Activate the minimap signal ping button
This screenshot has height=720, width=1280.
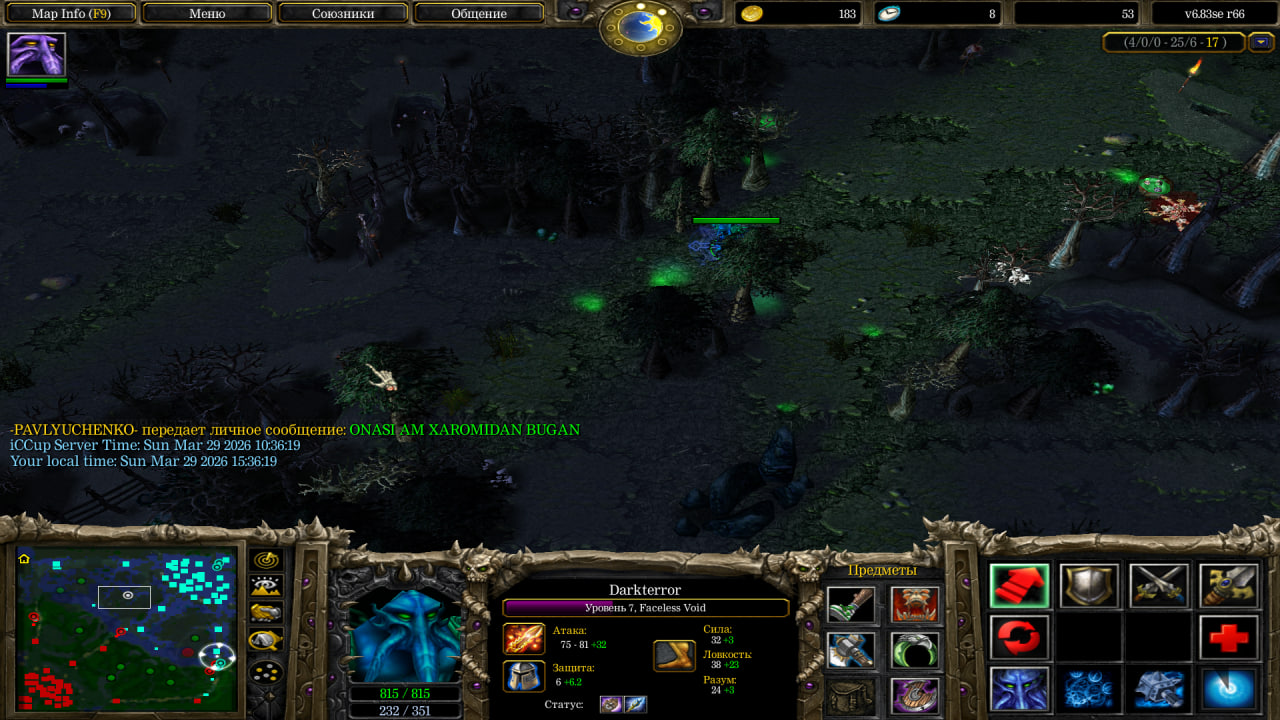(265, 560)
